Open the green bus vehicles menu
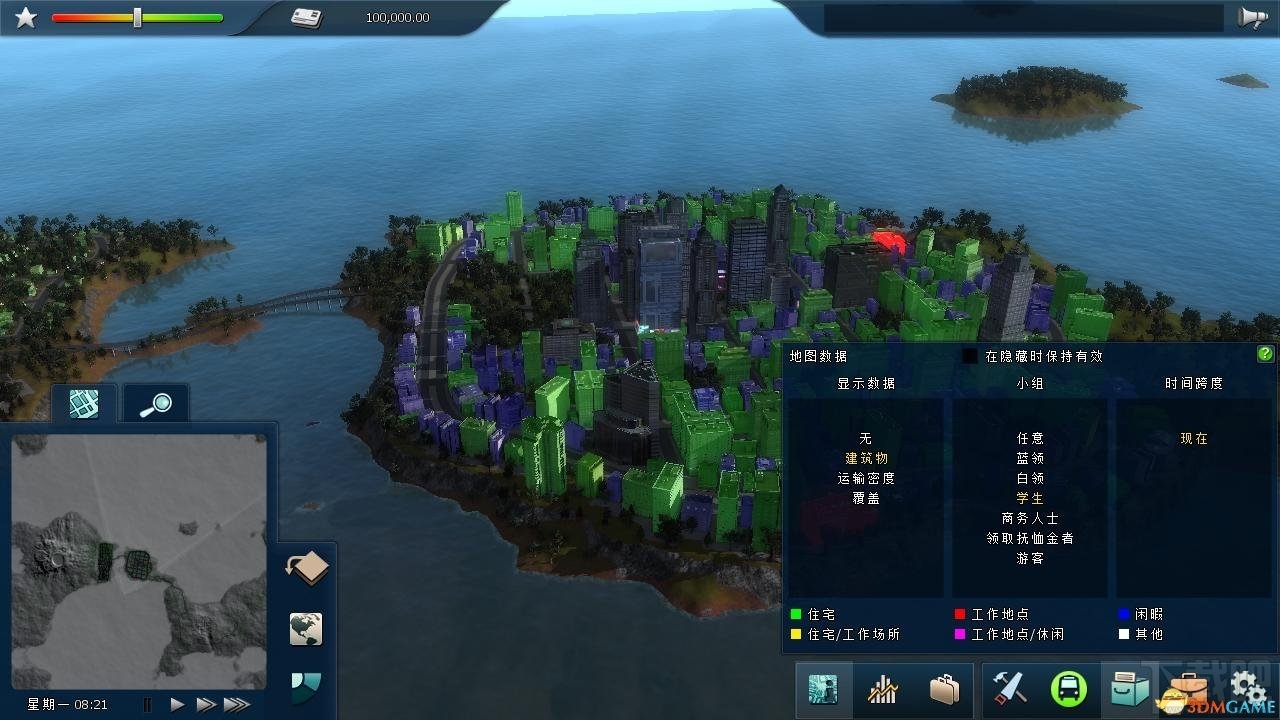1280x720 pixels. coord(1068,690)
